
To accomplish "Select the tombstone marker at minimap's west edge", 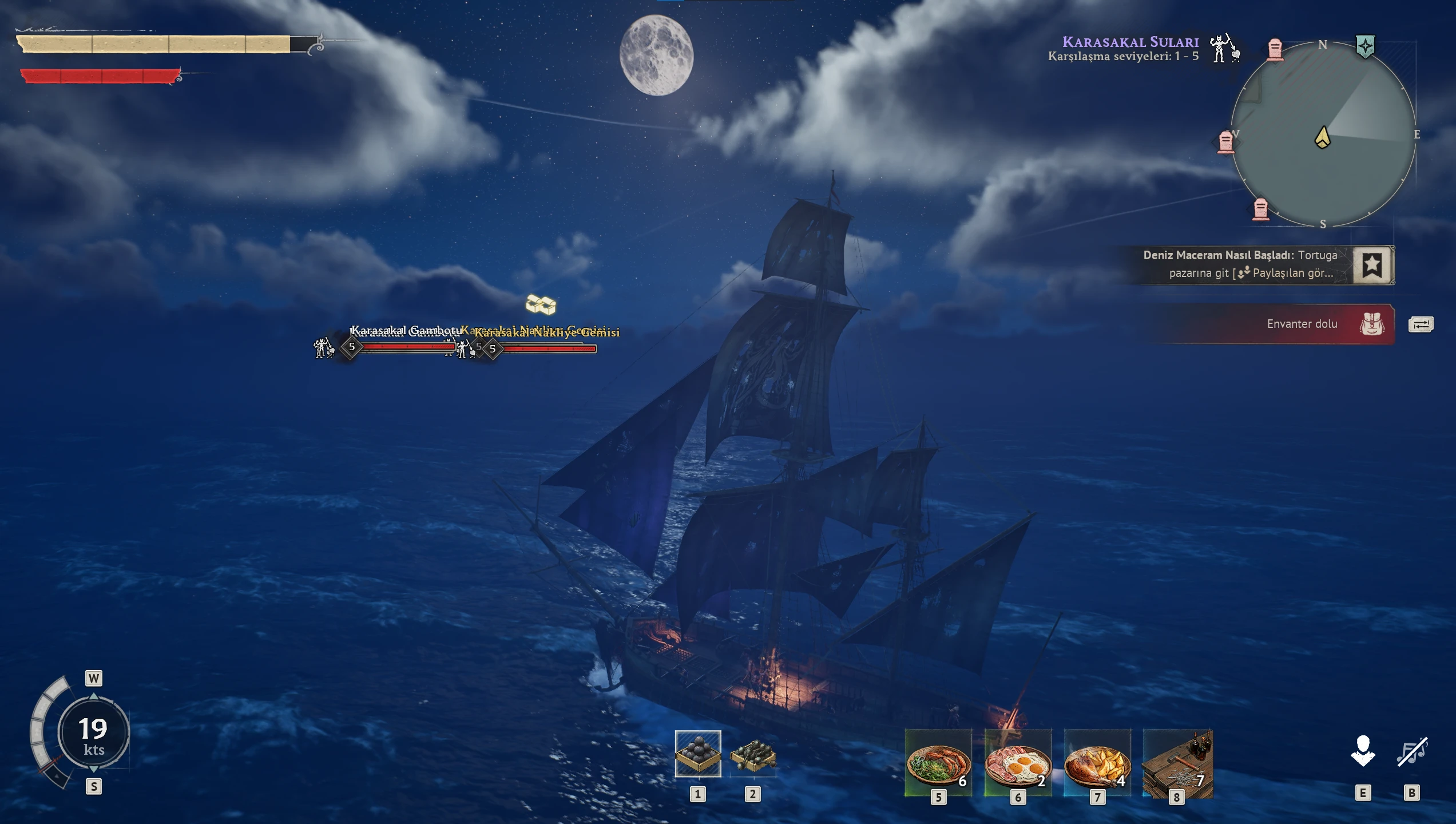I will 1225,142.
